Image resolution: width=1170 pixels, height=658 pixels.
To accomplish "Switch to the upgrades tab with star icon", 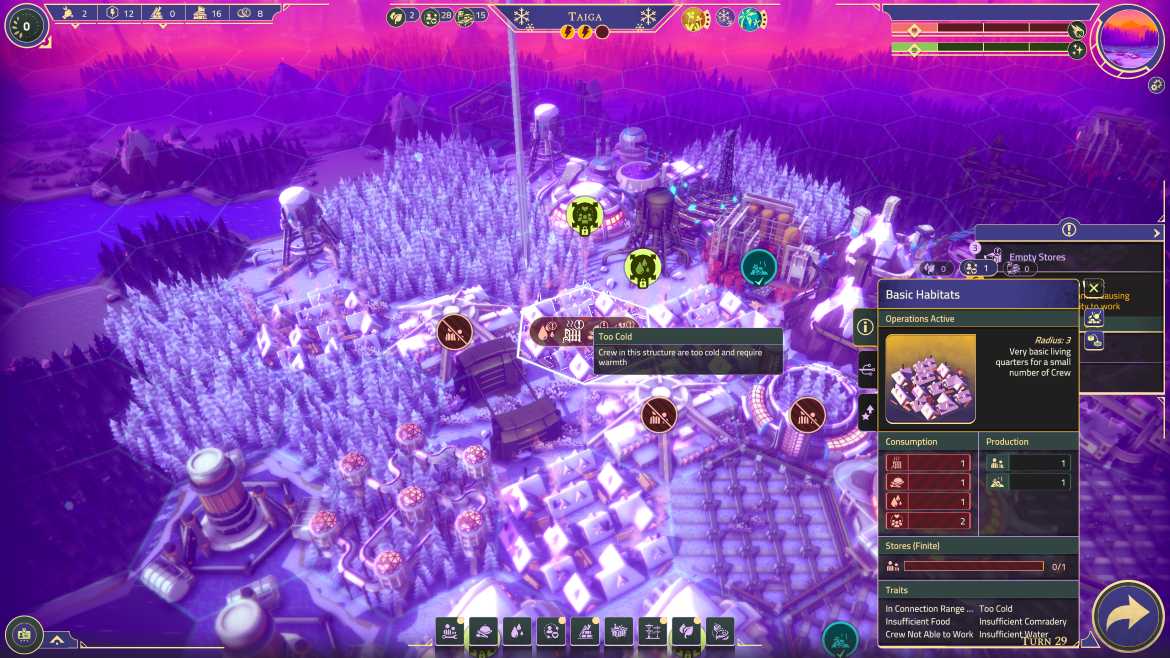I will point(866,412).
